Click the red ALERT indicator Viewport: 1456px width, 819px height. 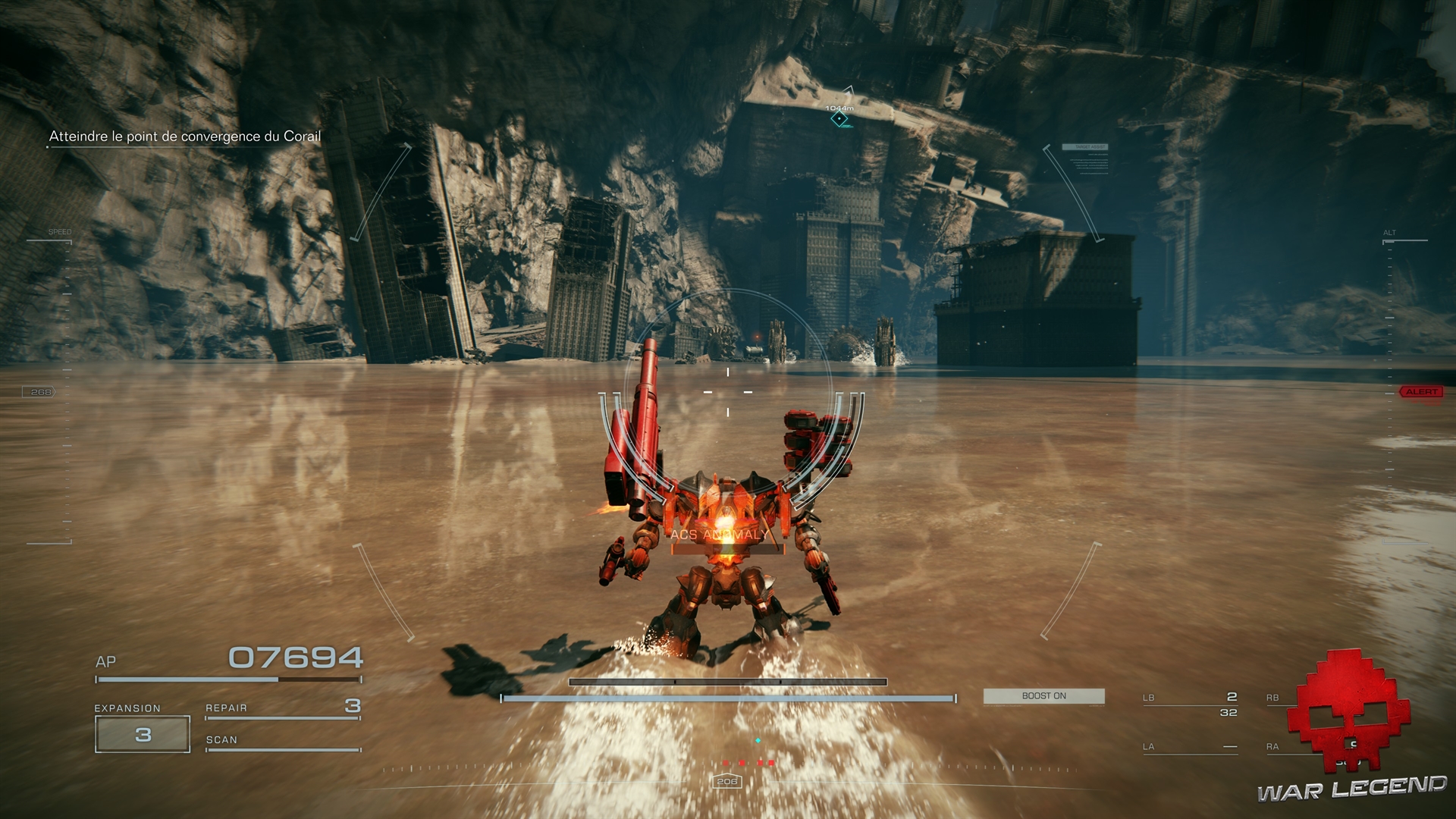(x=1421, y=392)
